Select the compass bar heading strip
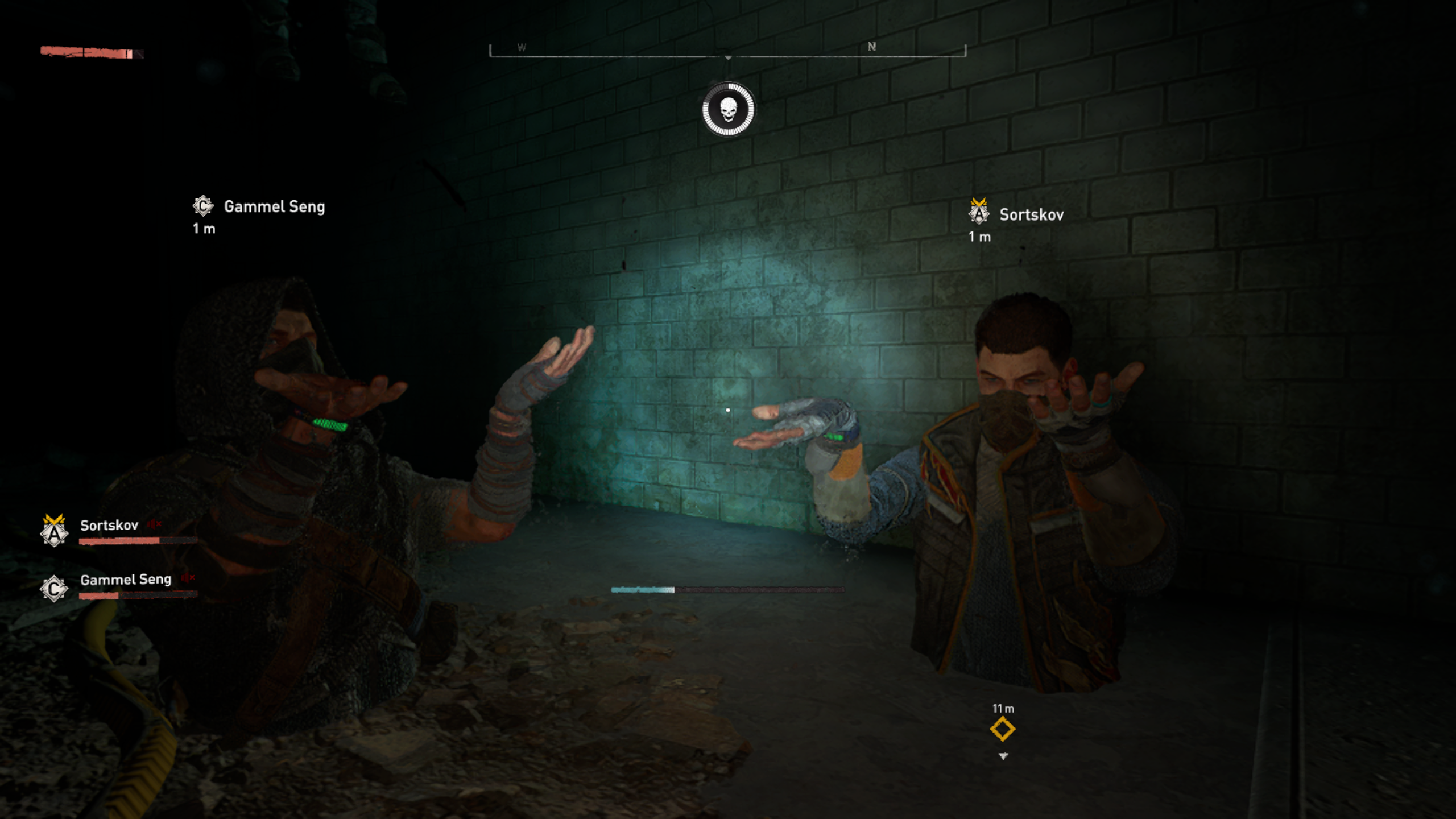Viewport: 1456px width, 819px height. click(x=727, y=51)
